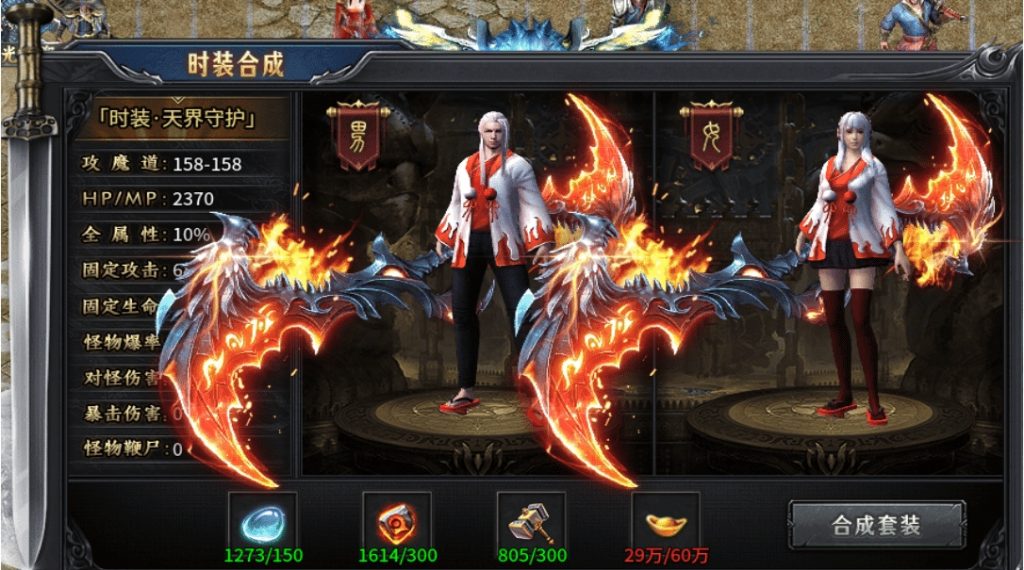Select the hammer material slot

point(531,520)
